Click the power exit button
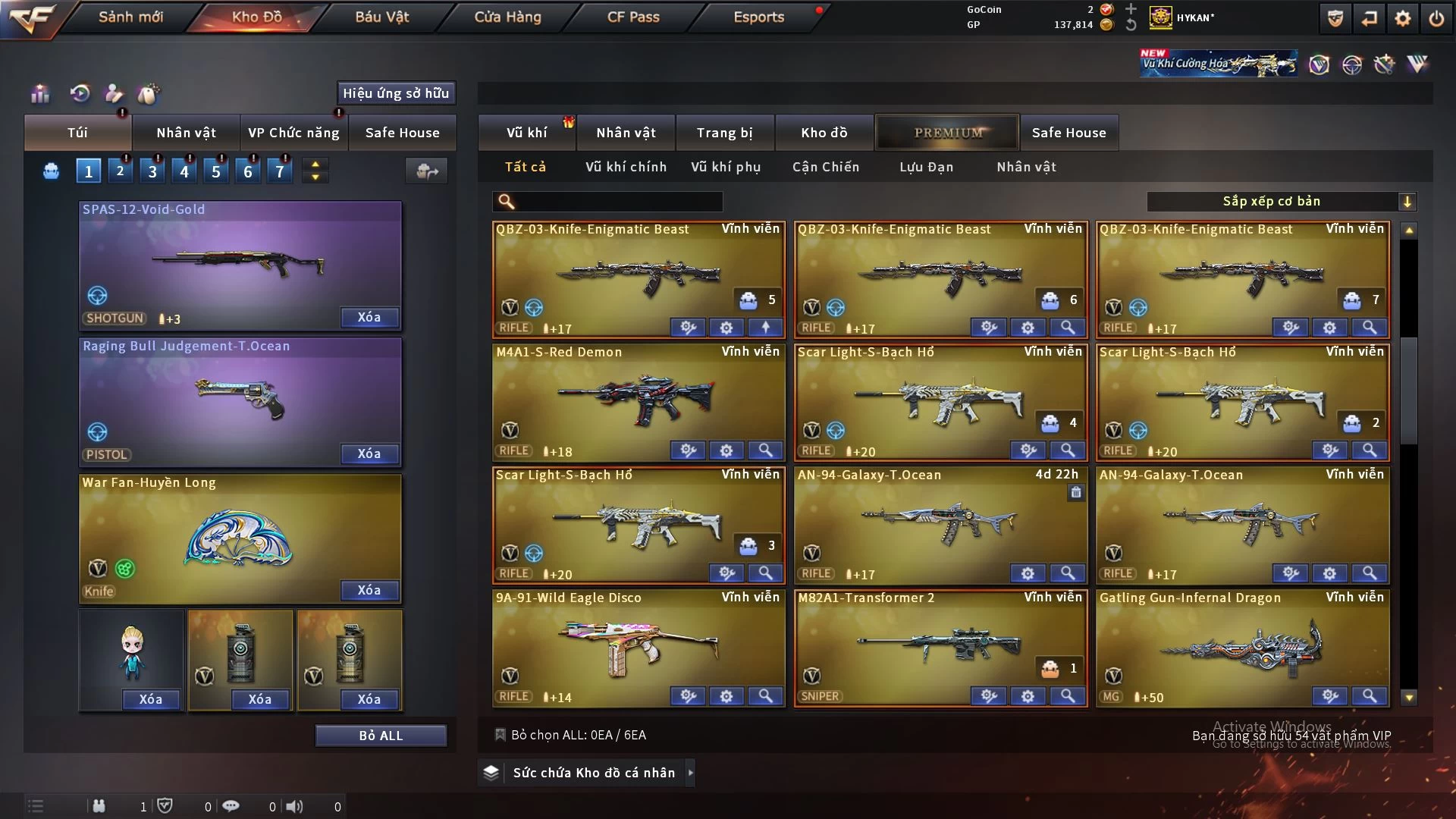The width and height of the screenshot is (1456, 819). (1436, 18)
